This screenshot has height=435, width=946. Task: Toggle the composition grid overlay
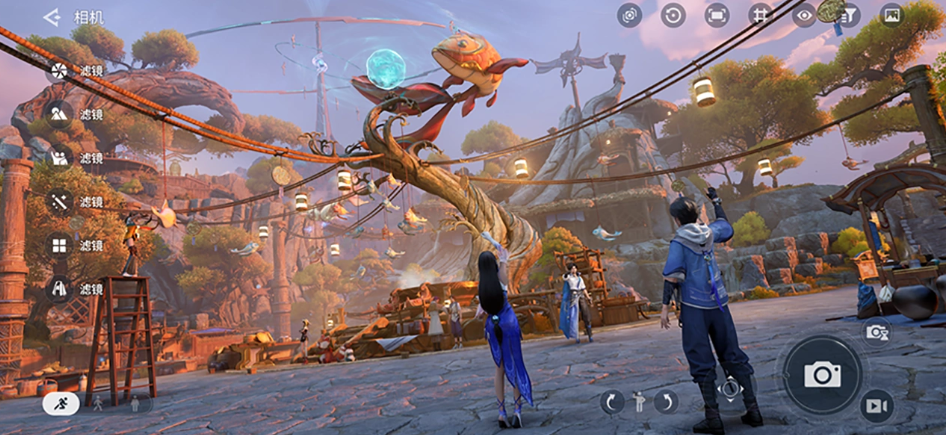click(x=761, y=15)
